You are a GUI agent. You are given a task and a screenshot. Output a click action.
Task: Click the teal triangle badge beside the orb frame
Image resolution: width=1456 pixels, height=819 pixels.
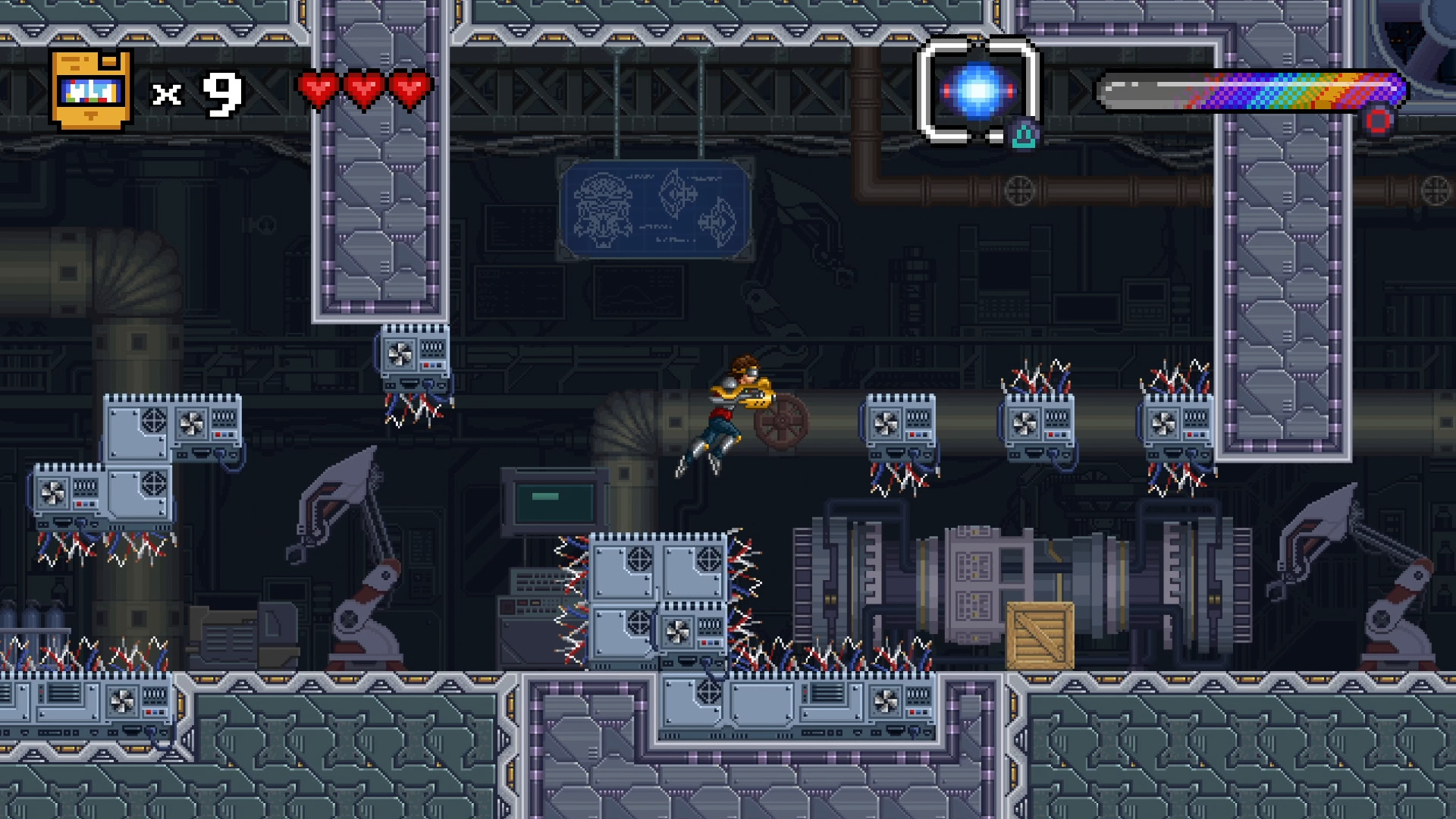(x=1024, y=135)
